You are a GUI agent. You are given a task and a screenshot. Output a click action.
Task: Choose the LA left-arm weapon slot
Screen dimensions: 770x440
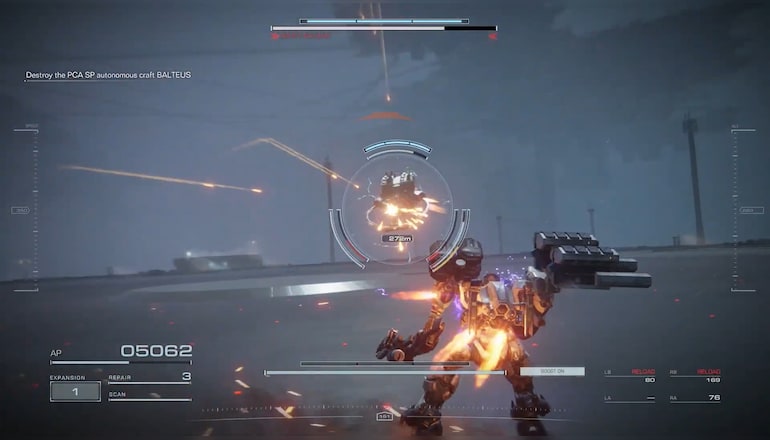[630, 398]
